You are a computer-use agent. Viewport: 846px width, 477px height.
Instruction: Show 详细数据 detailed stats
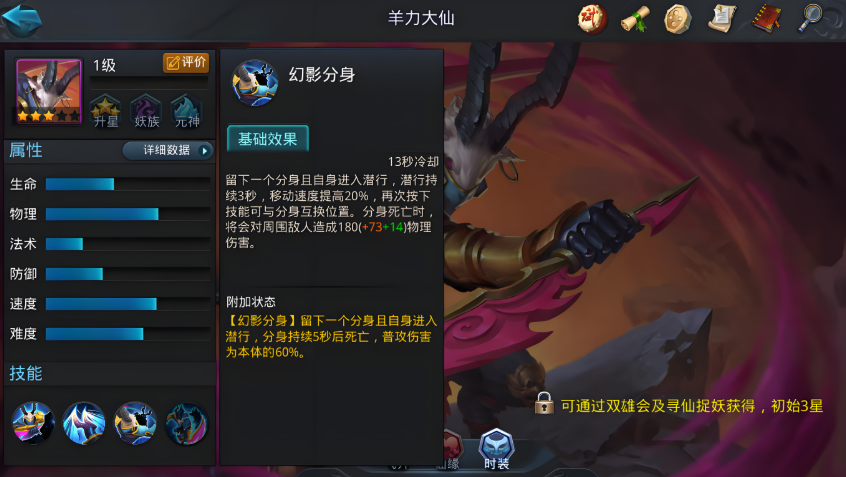pyautogui.click(x=168, y=151)
